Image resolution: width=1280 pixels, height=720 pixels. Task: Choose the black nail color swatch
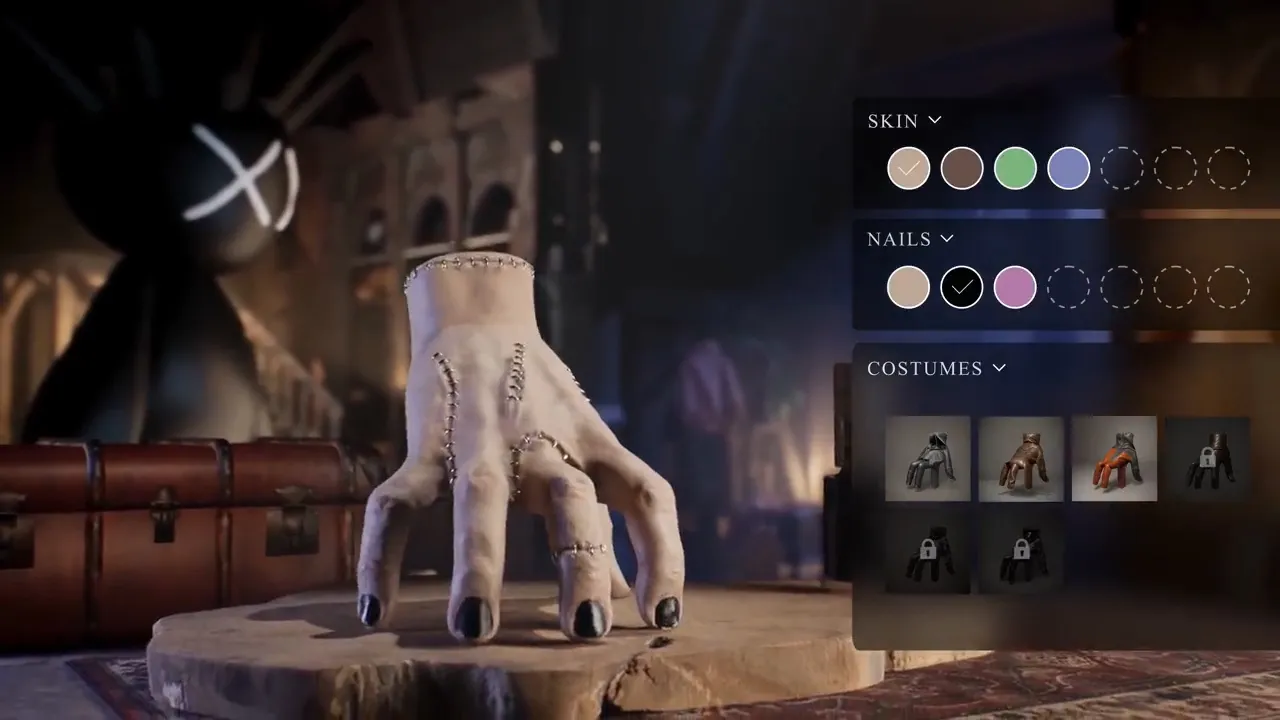(962, 287)
